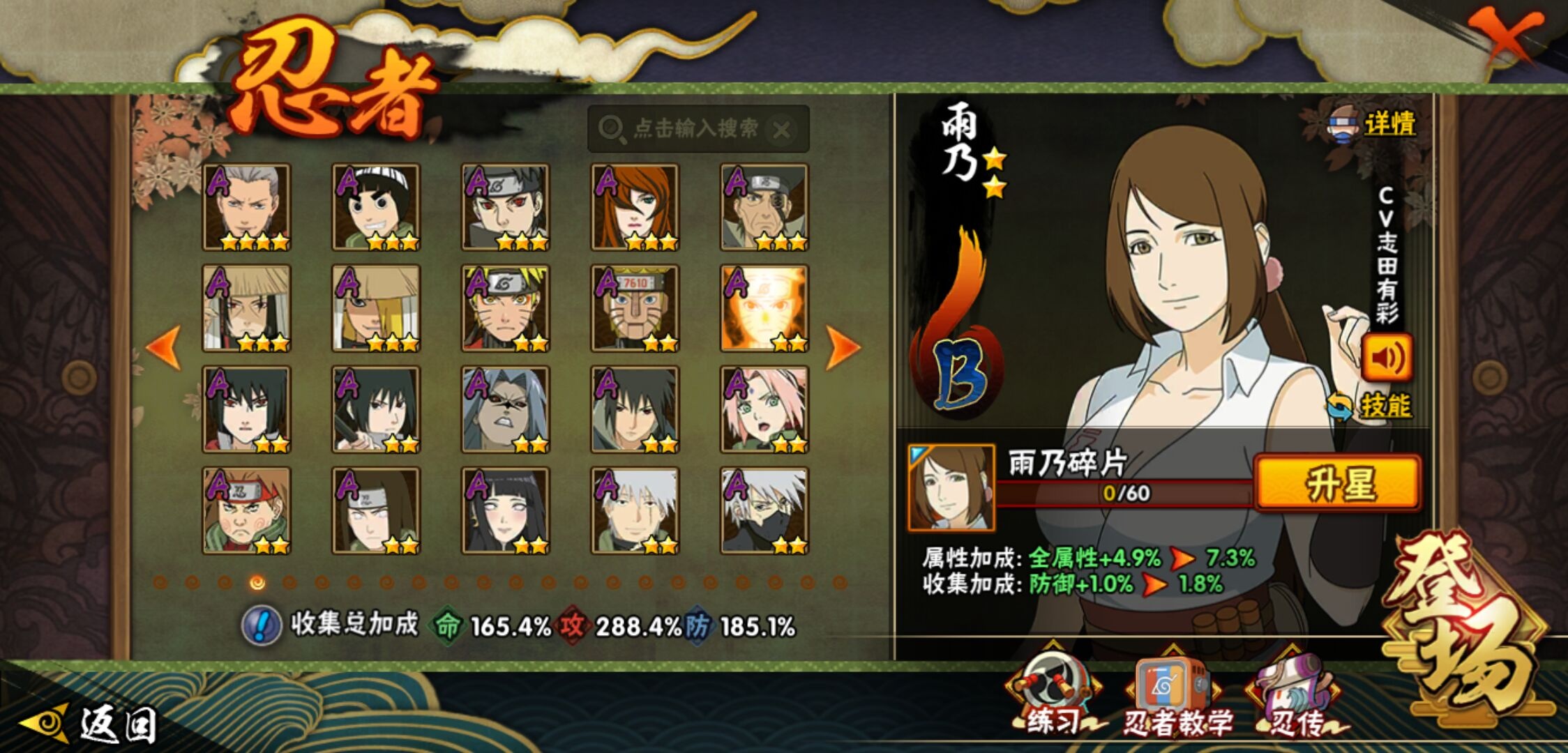Play the character voice speaker button
Image resolution: width=1568 pixels, height=753 pixels.
[1387, 358]
